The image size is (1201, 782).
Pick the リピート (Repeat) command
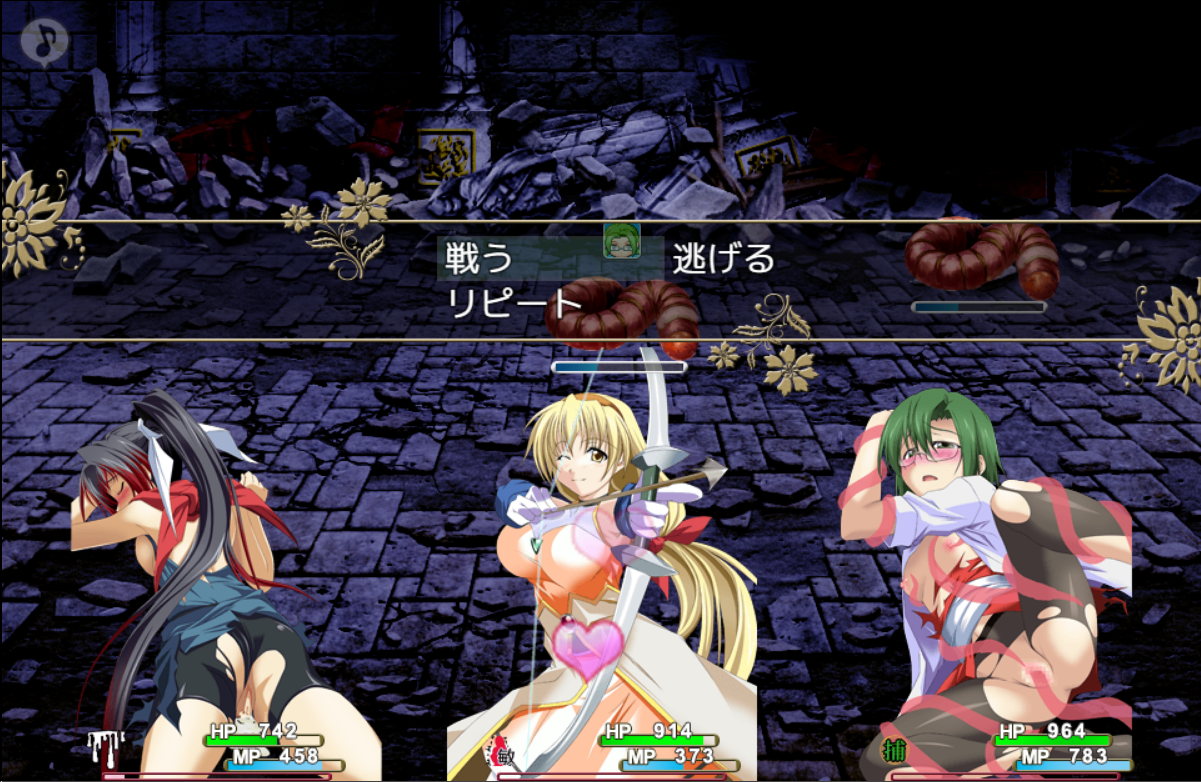pos(515,303)
